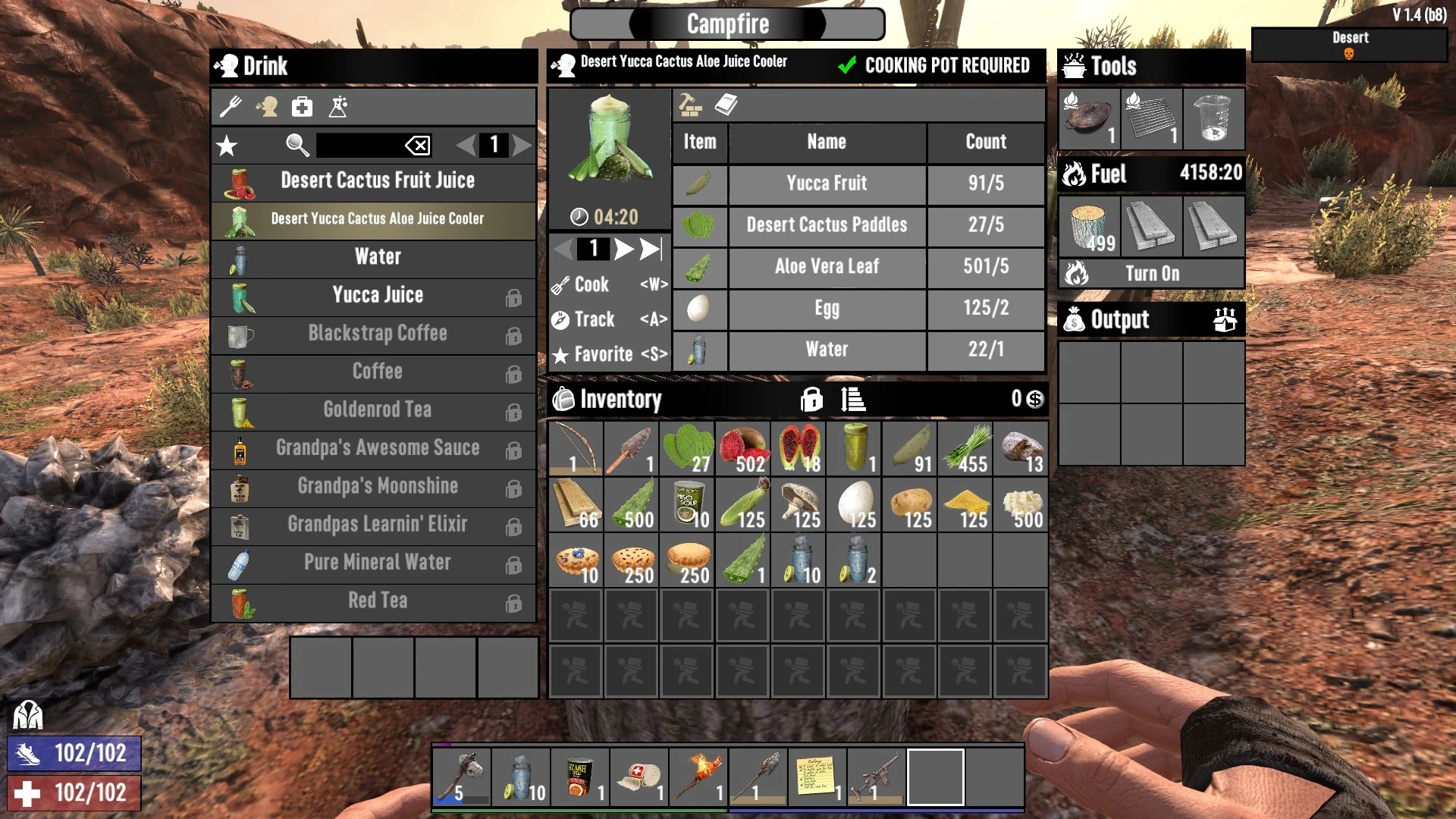Select the locked Yucca Juice recipe
This screenshot has height=819, width=1456.
(377, 296)
